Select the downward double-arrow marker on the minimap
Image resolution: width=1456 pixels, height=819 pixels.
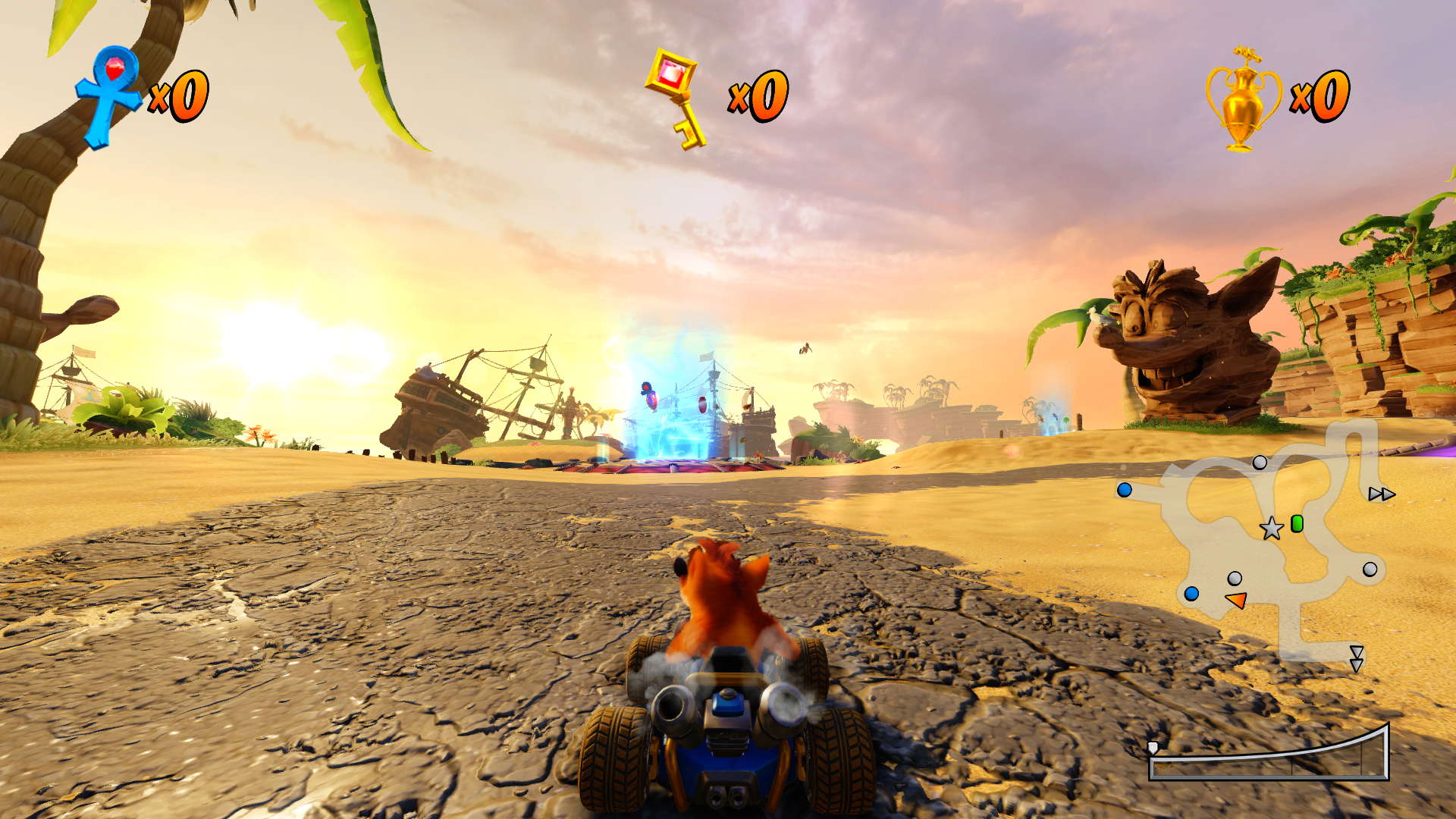click(x=1357, y=660)
